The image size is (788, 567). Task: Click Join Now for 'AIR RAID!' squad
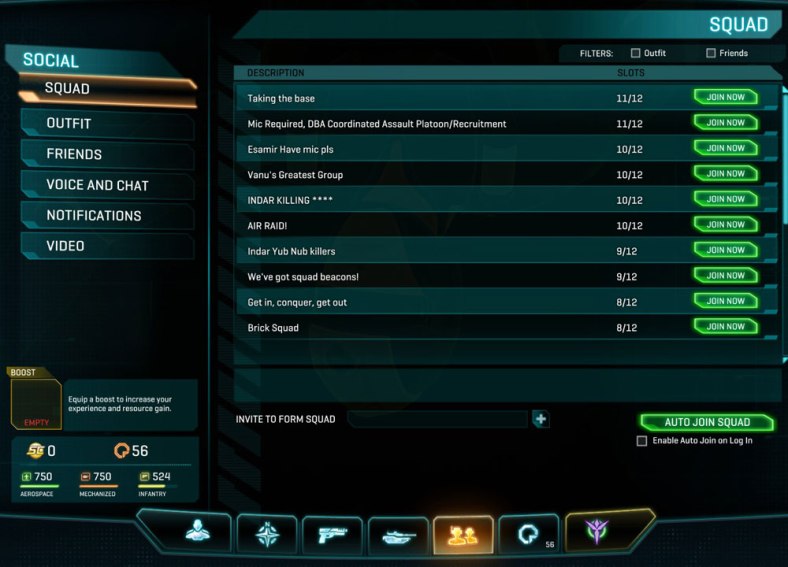point(725,225)
